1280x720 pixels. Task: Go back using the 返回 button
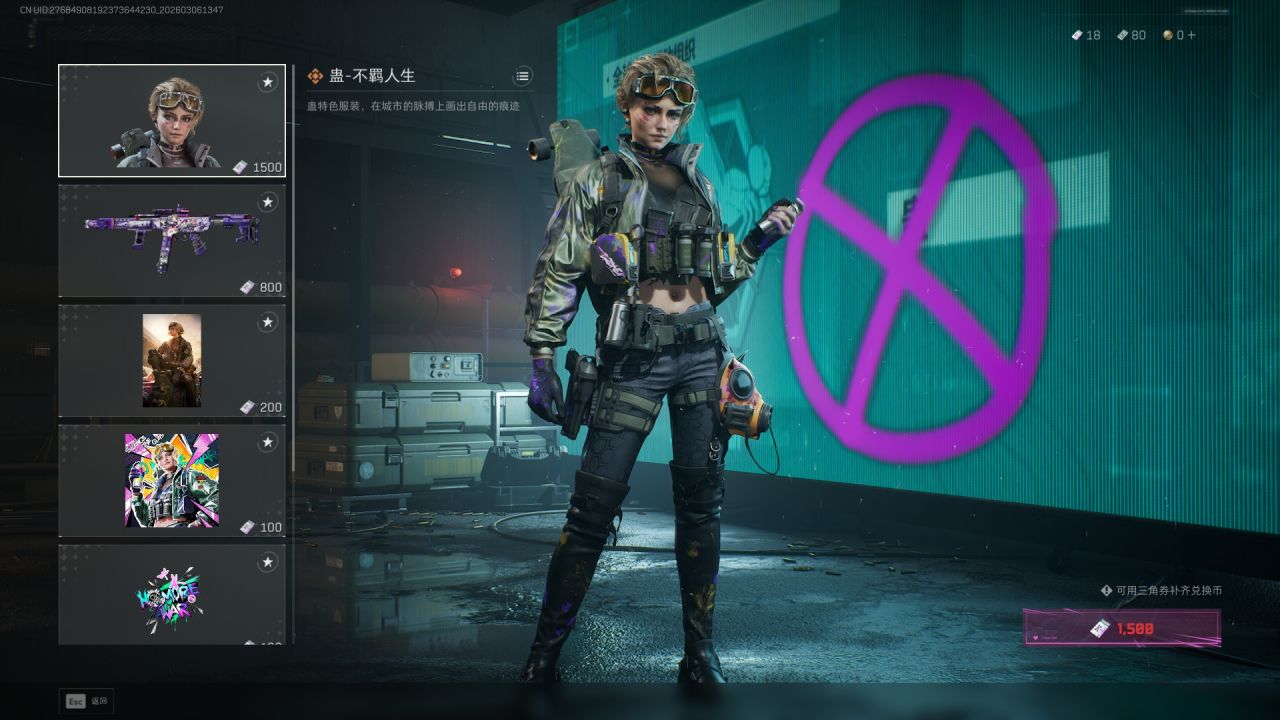point(87,701)
